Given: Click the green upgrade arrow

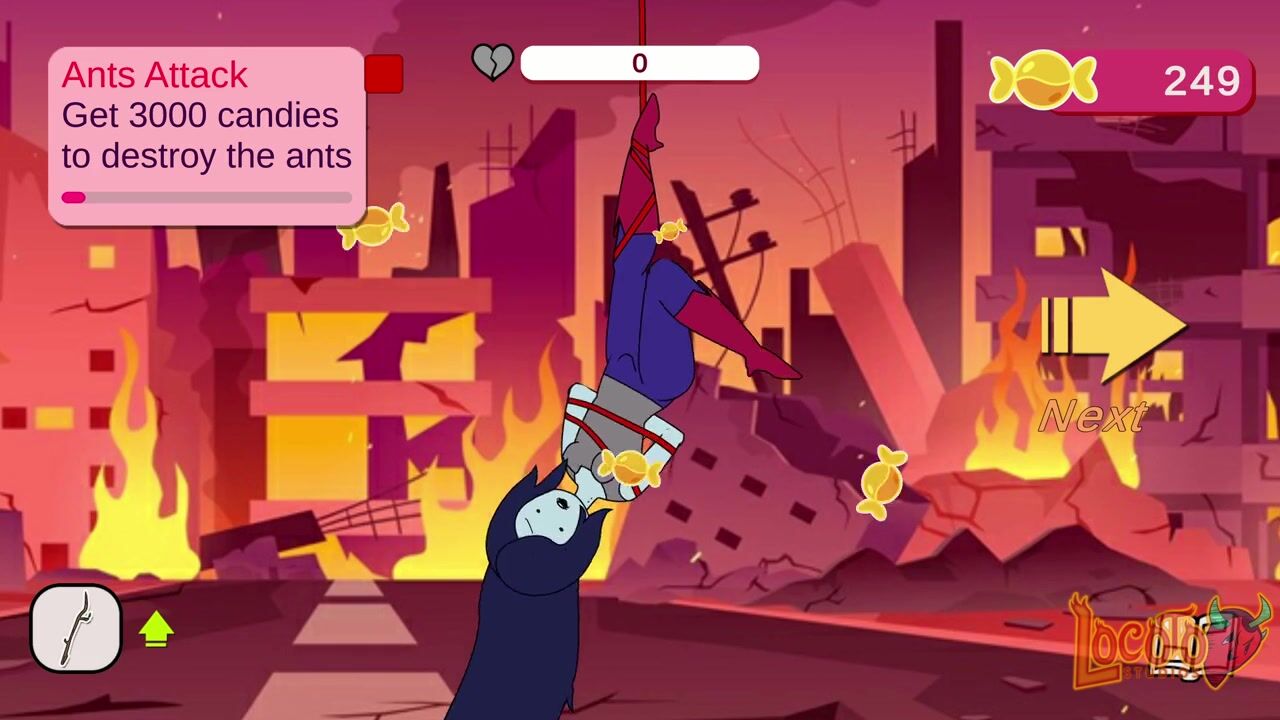Looking at the screenshot, I should [156, 629].
